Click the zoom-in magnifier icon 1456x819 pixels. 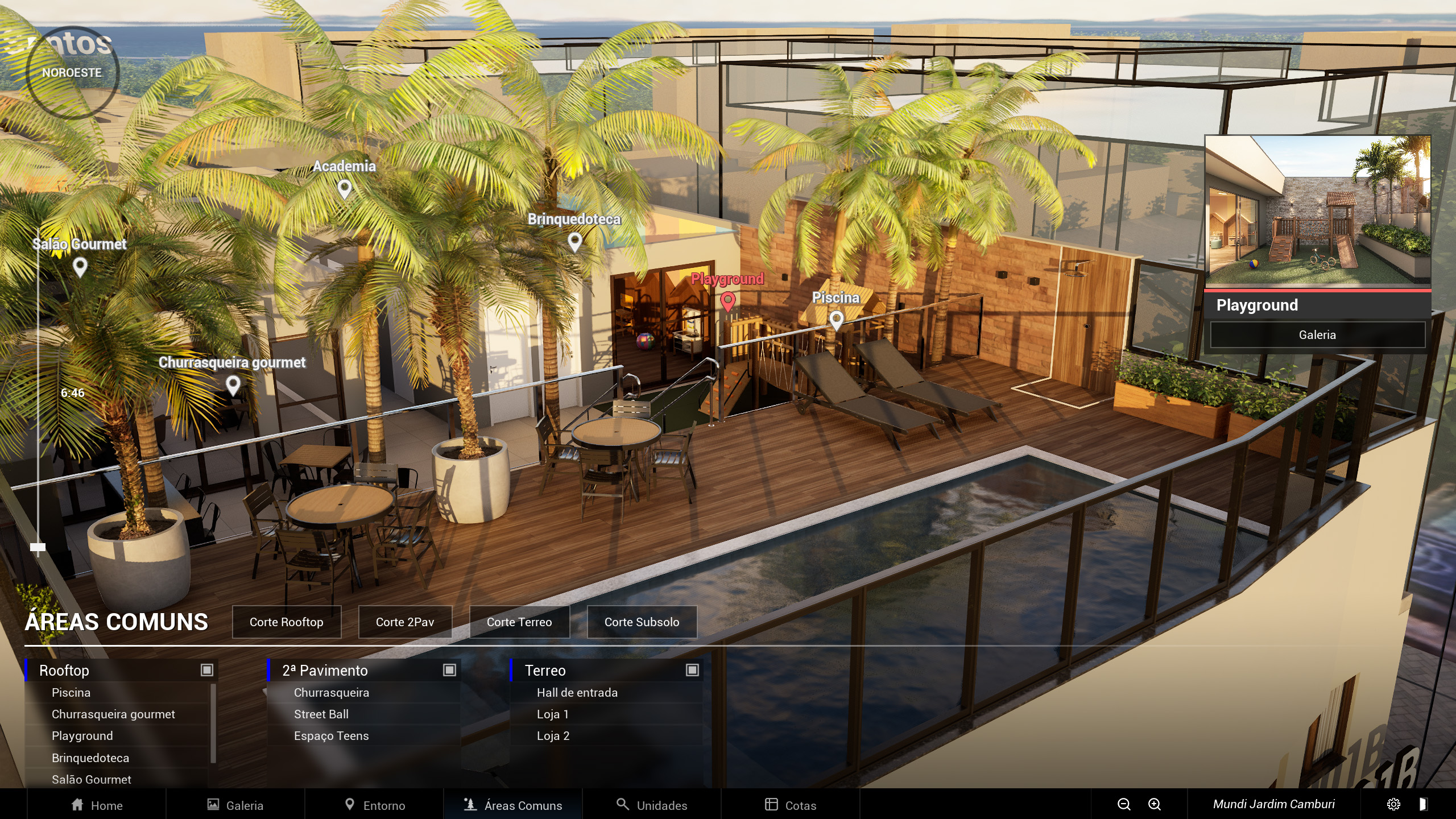[1155, 804]
